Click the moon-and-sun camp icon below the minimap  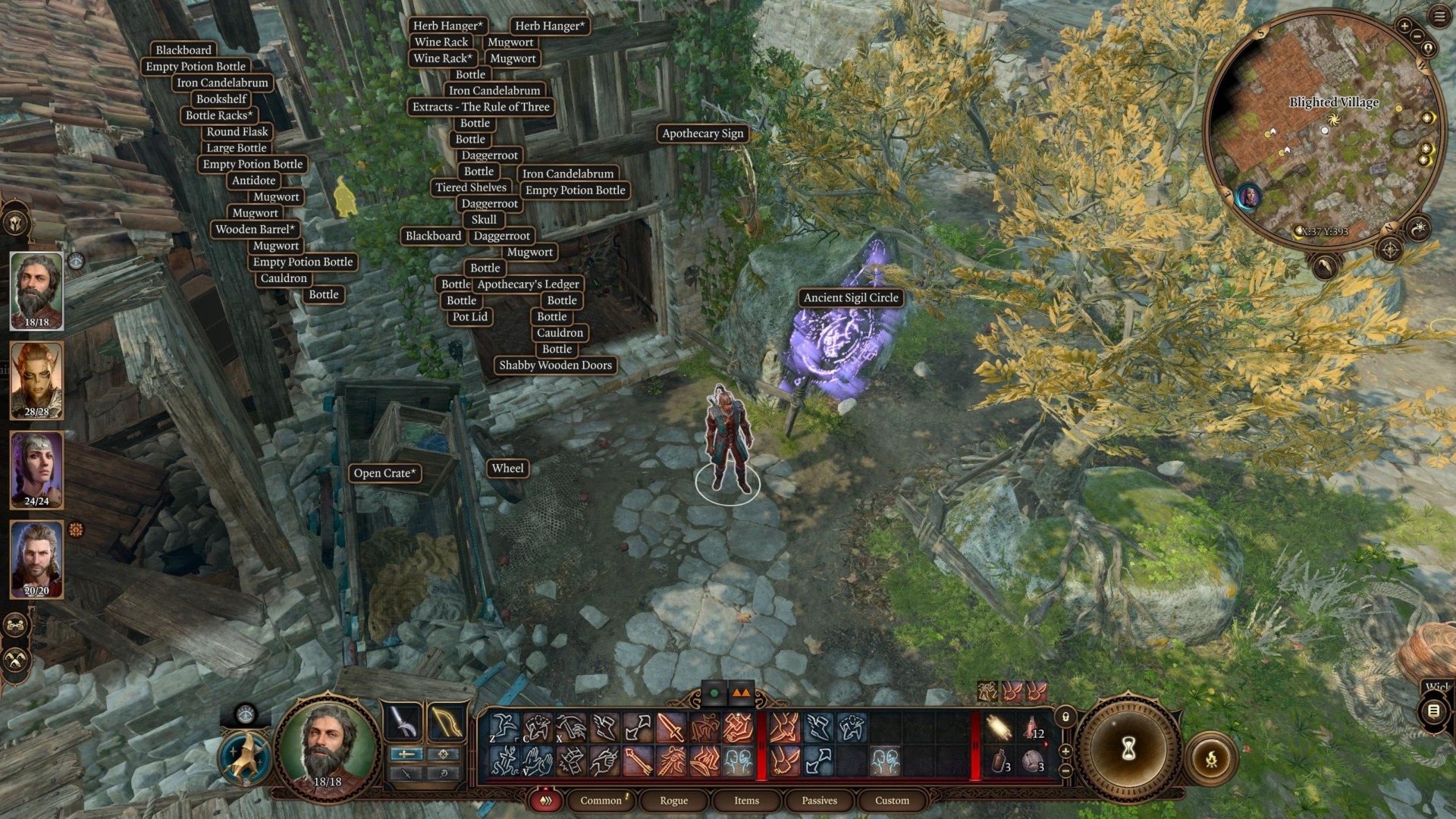pyautogui.click(x=1420, y=230)
